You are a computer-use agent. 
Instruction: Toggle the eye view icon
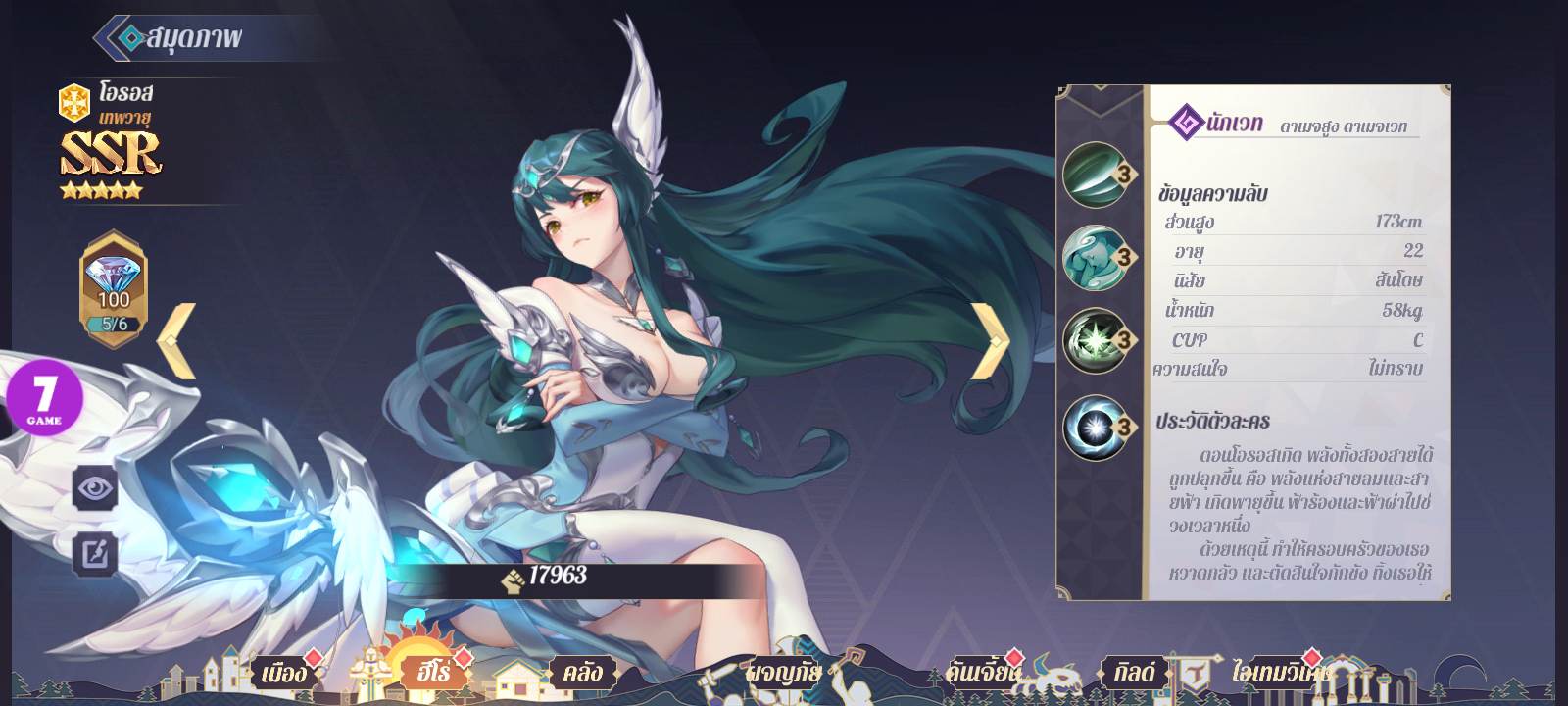coord(95,487)
